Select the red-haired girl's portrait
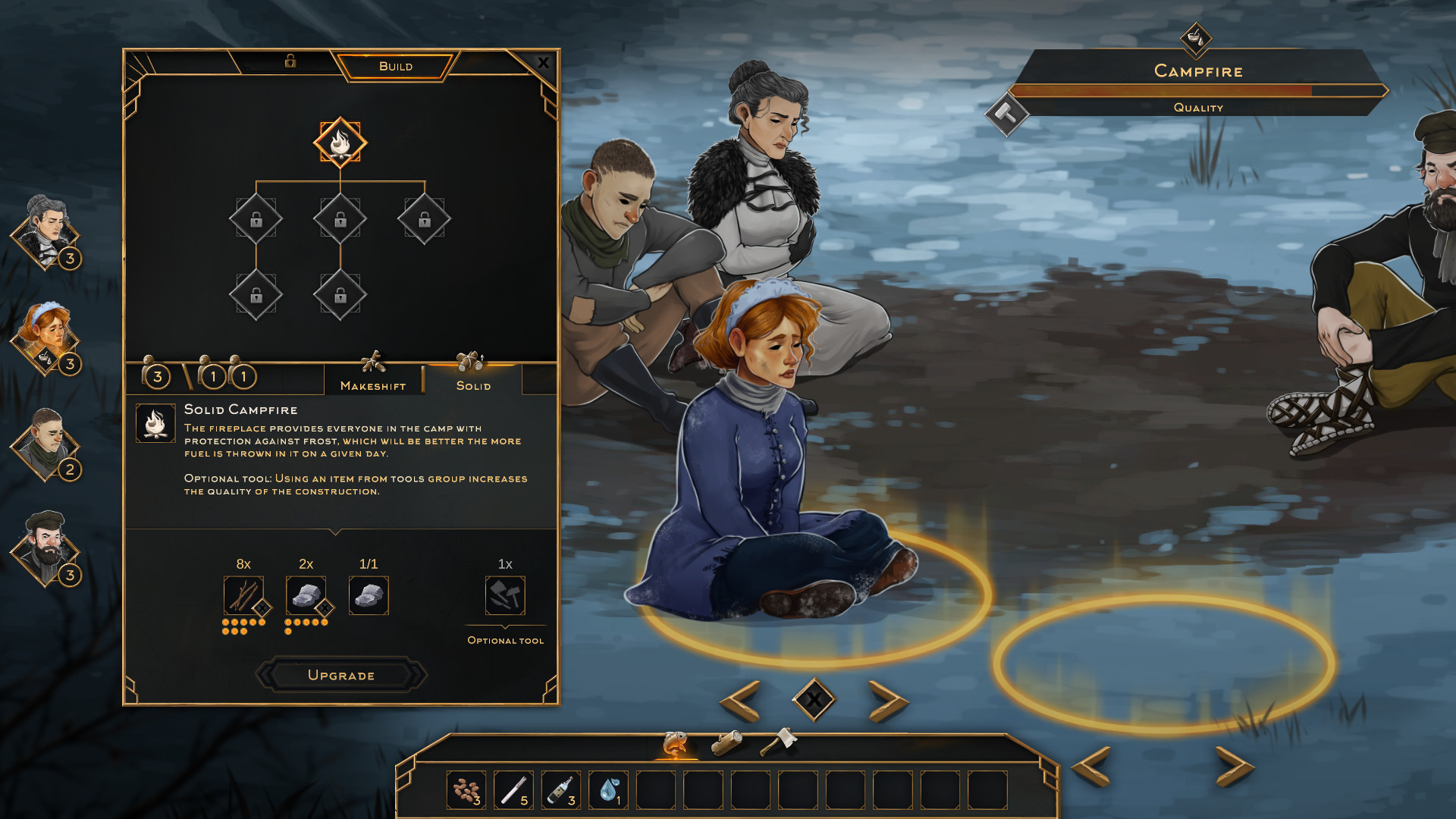This screenshot has width=1456, height=819. tap(45, 337)
